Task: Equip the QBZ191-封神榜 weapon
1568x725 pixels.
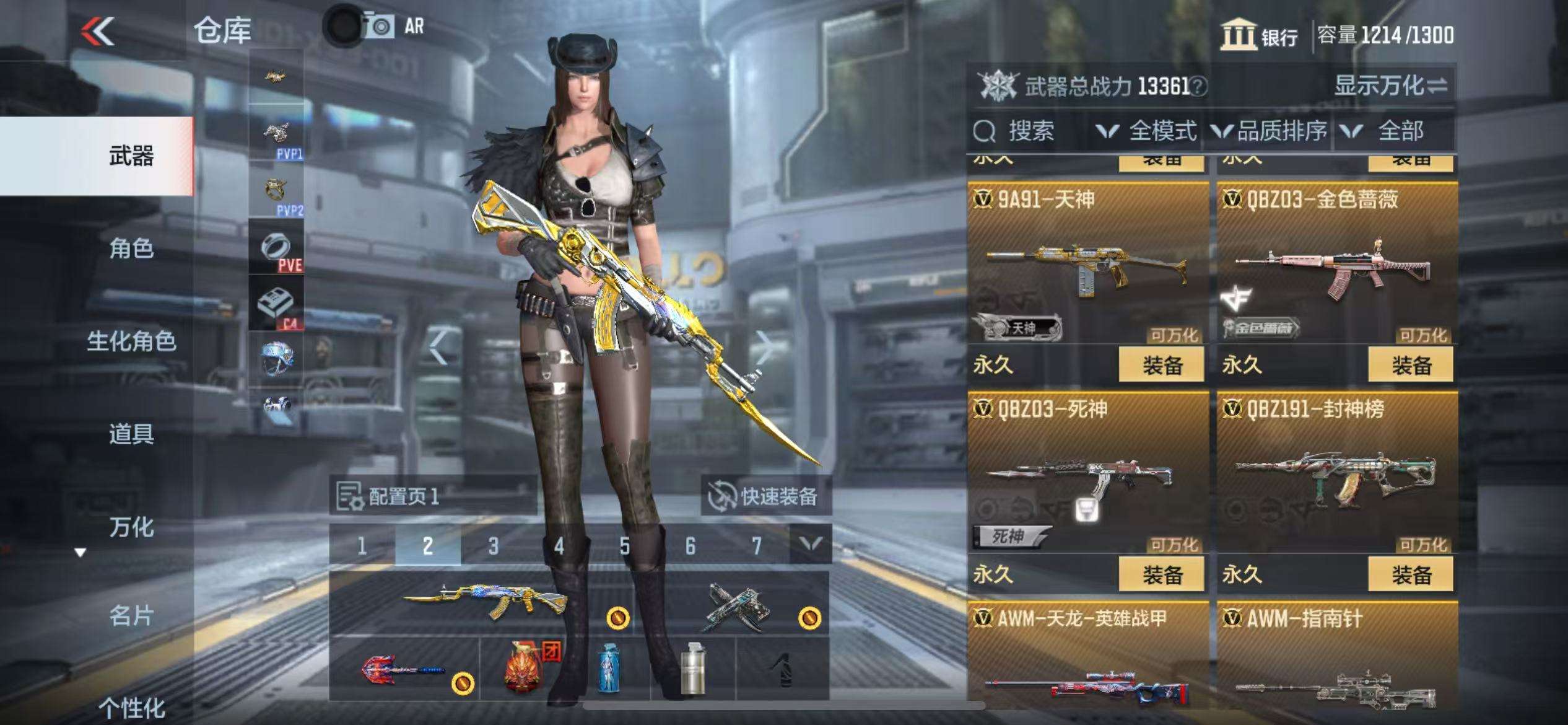Action: tap(1410, 574)
